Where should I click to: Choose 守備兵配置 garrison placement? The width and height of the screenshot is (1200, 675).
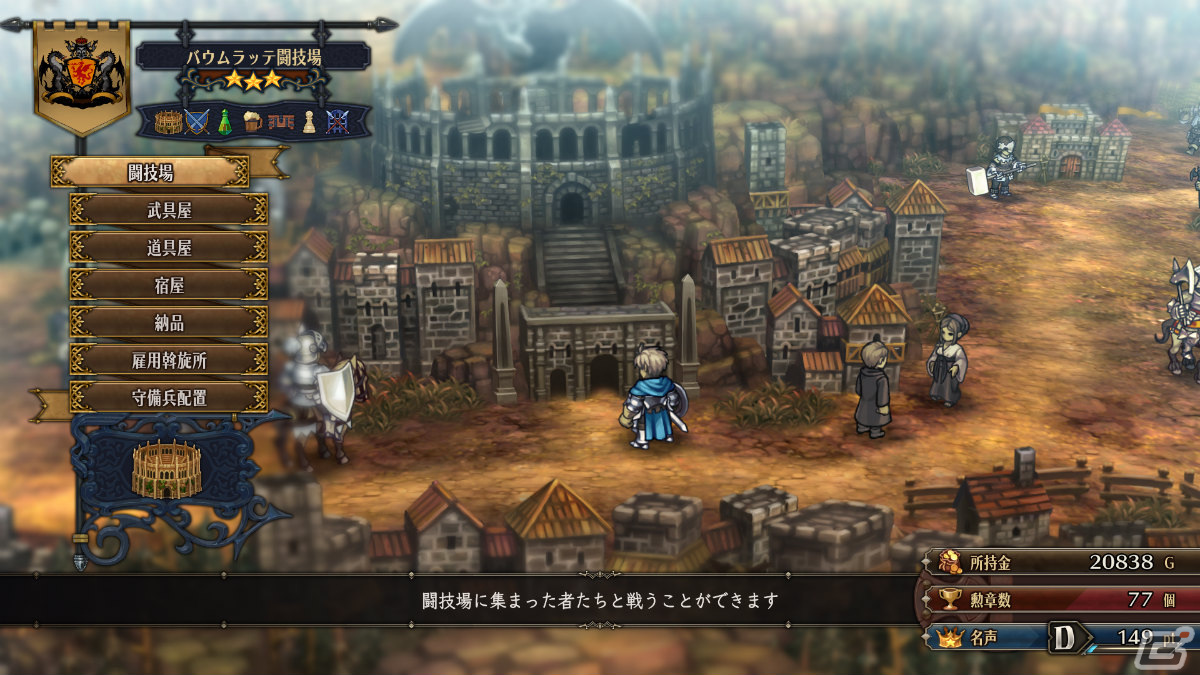(x=168, y=397)
